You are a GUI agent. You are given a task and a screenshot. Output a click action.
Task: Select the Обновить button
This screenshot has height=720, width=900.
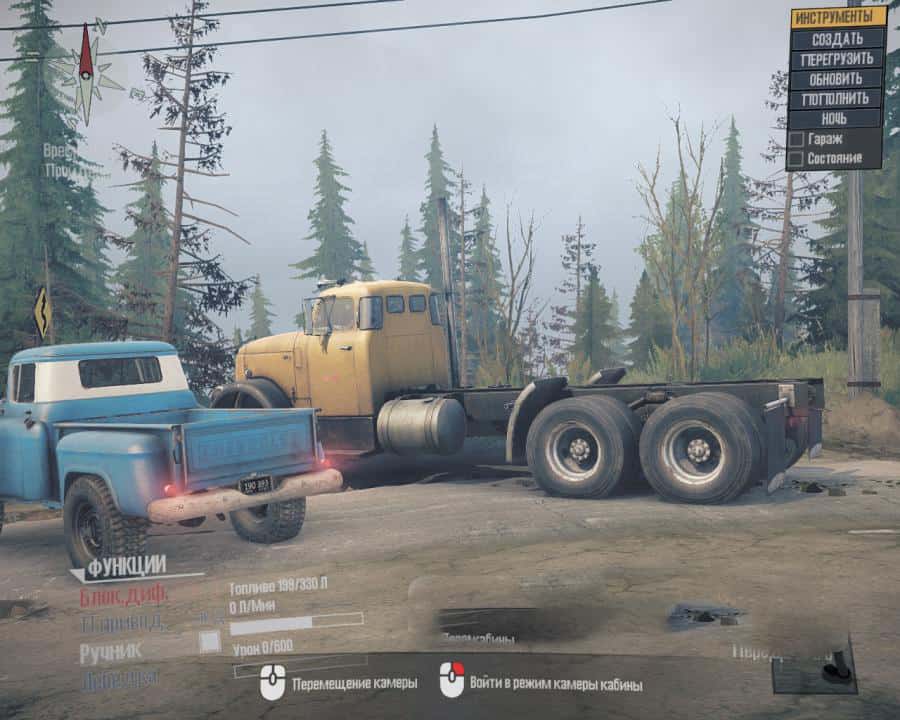click(x=838, y=79)
